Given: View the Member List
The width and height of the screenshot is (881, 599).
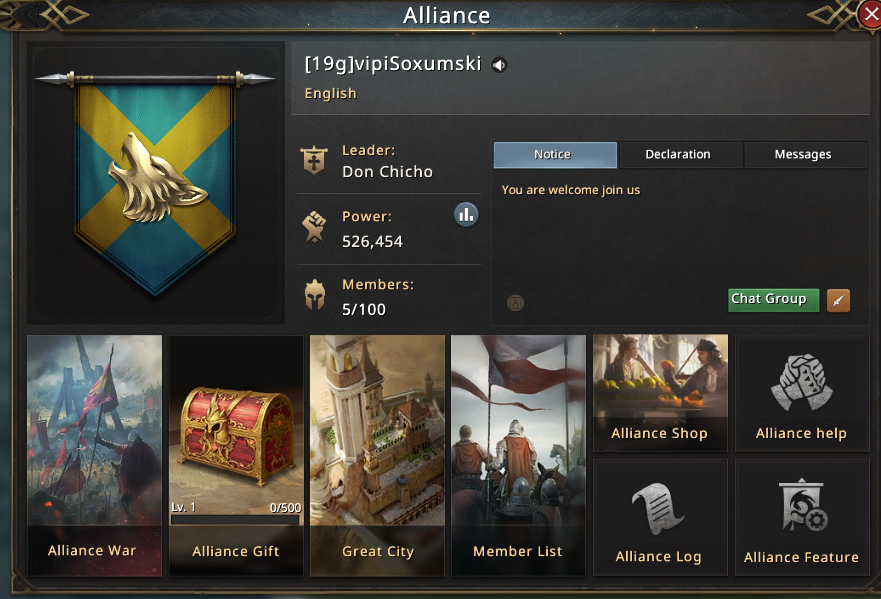Looking at the screenshot, I should pyautogui.click(x=518, y=455).
